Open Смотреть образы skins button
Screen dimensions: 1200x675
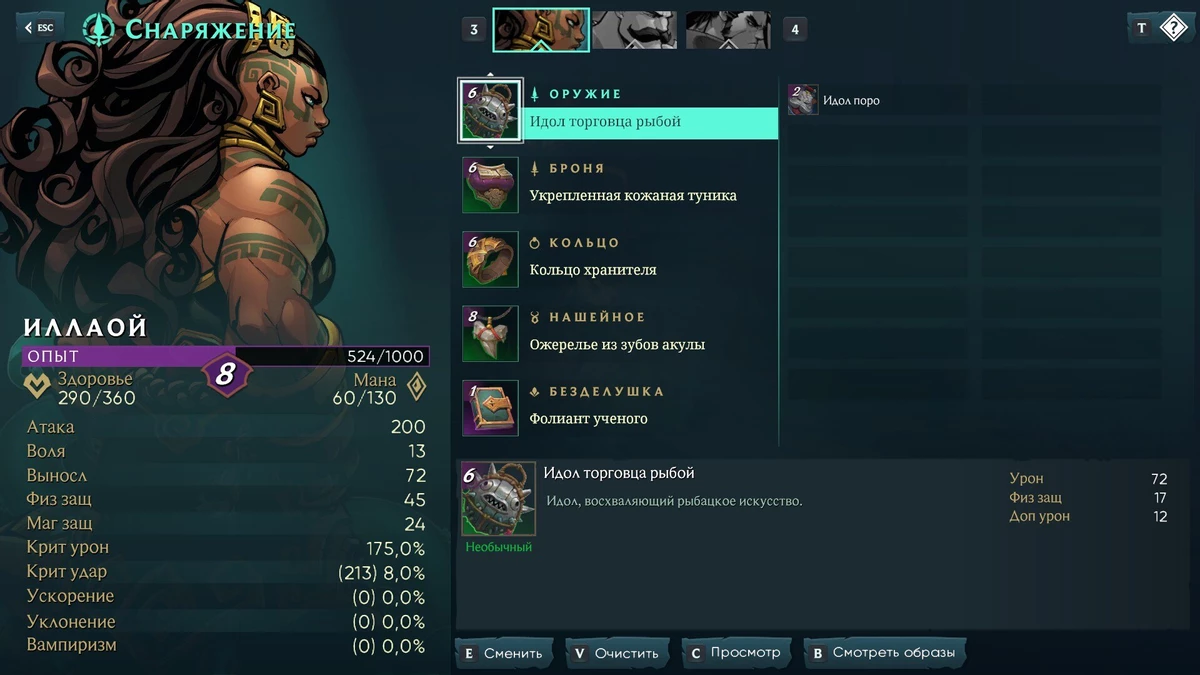[884, 653]
